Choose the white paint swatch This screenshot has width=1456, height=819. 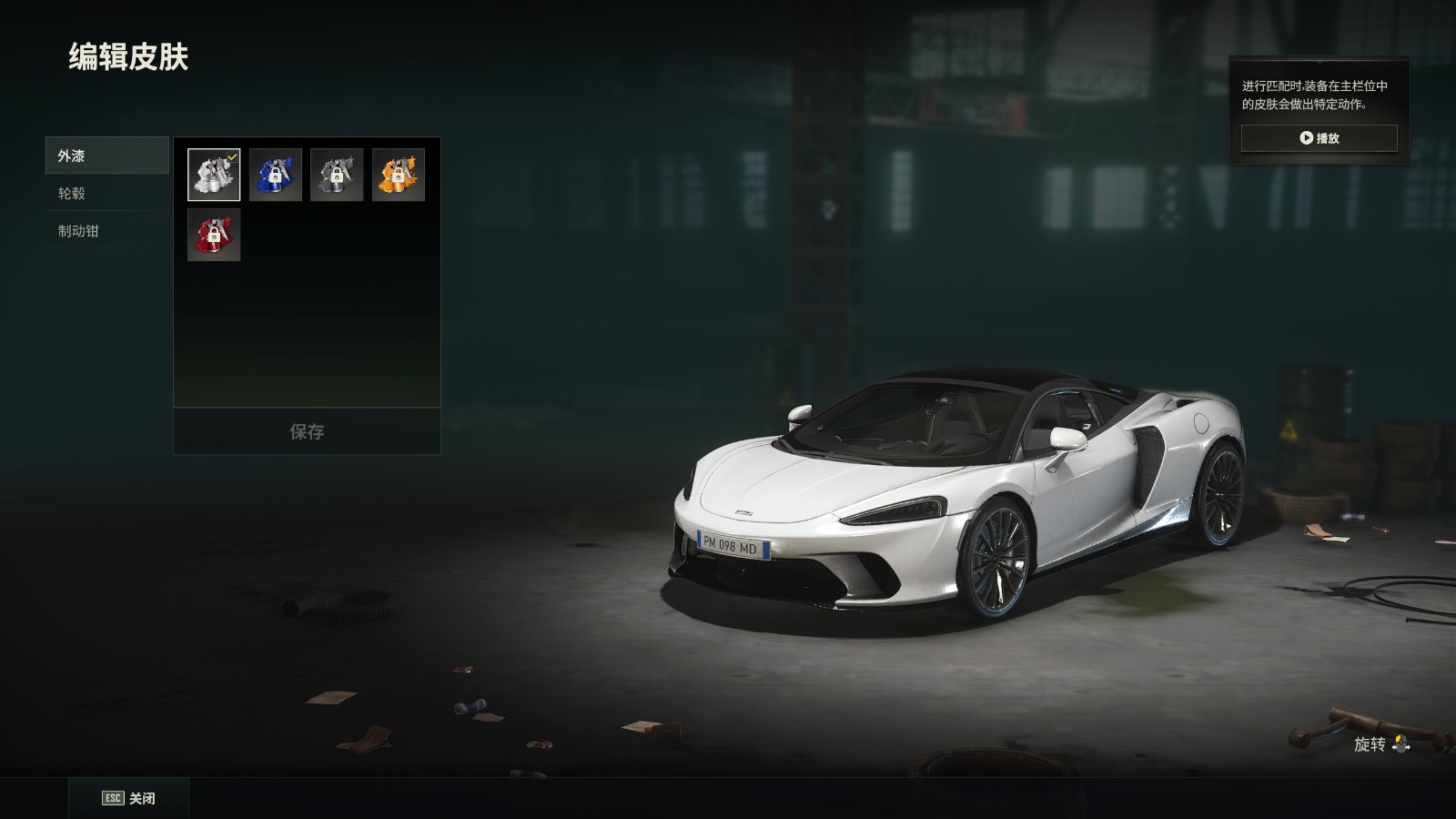pyautogui.click(x=214, y=175)
